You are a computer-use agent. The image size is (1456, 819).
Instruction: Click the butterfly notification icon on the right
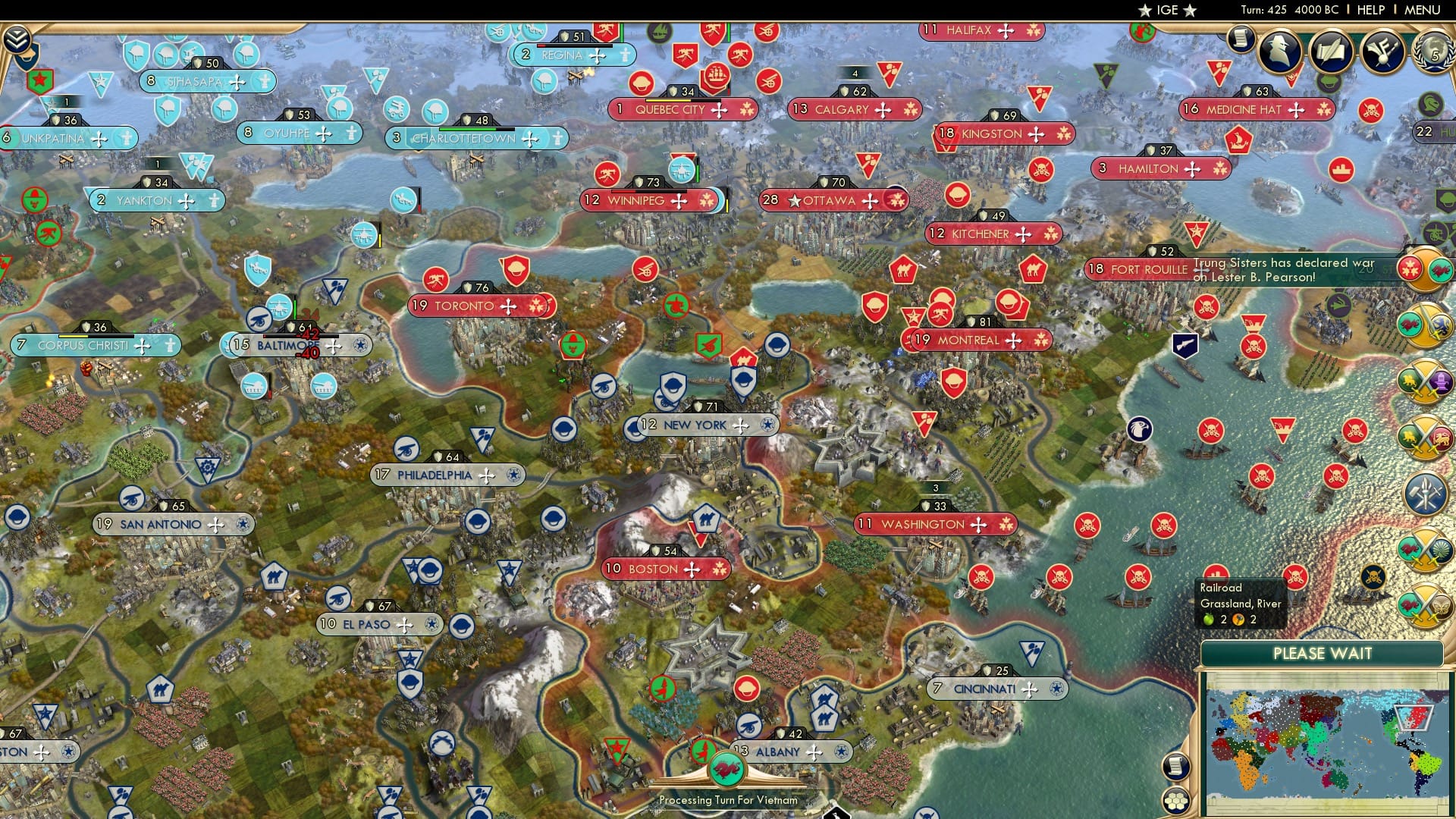pyautogui.click(x=1441, y=607)
